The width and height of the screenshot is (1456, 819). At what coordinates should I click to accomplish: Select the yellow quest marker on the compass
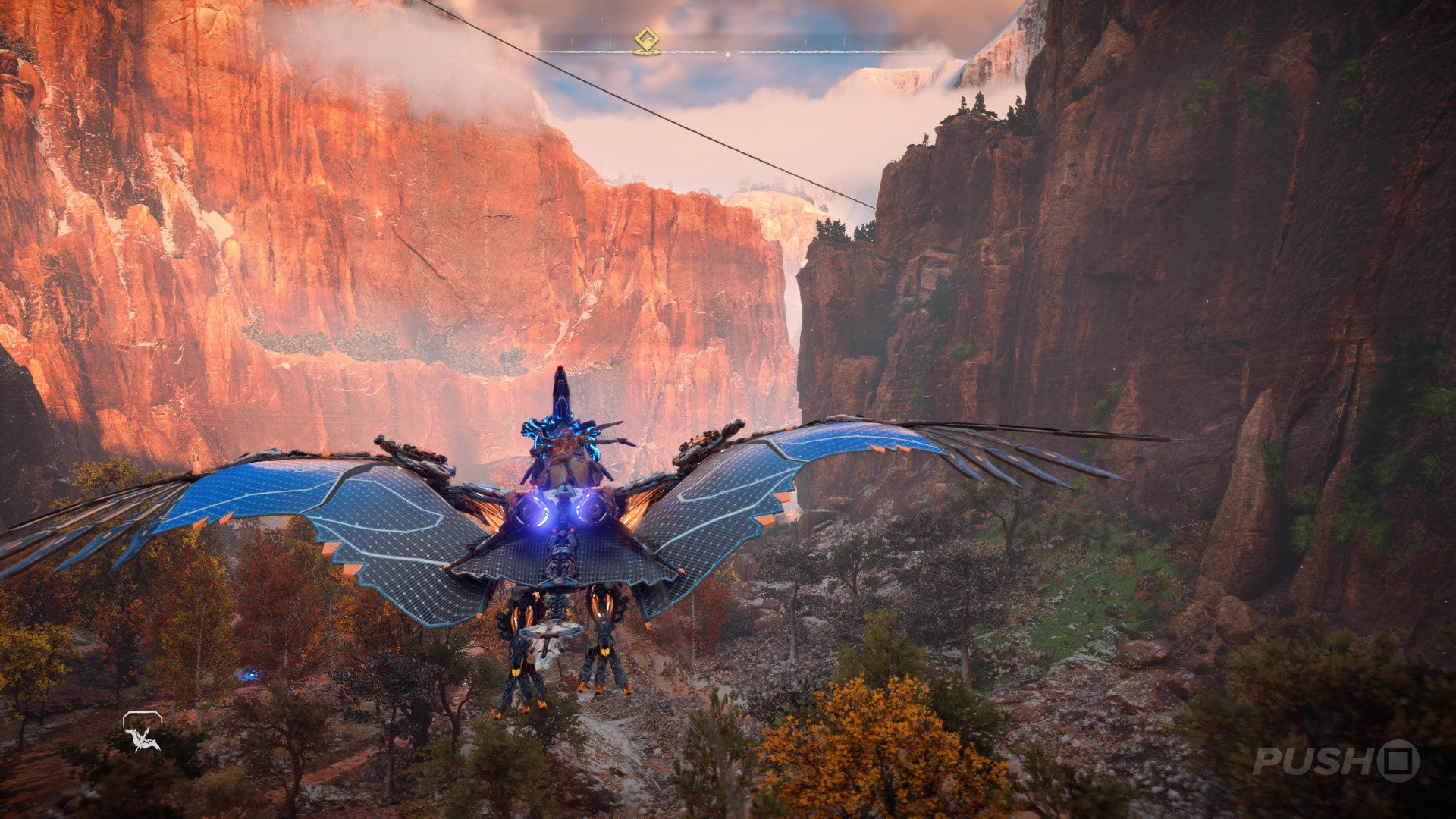click(x=647, y=38)
